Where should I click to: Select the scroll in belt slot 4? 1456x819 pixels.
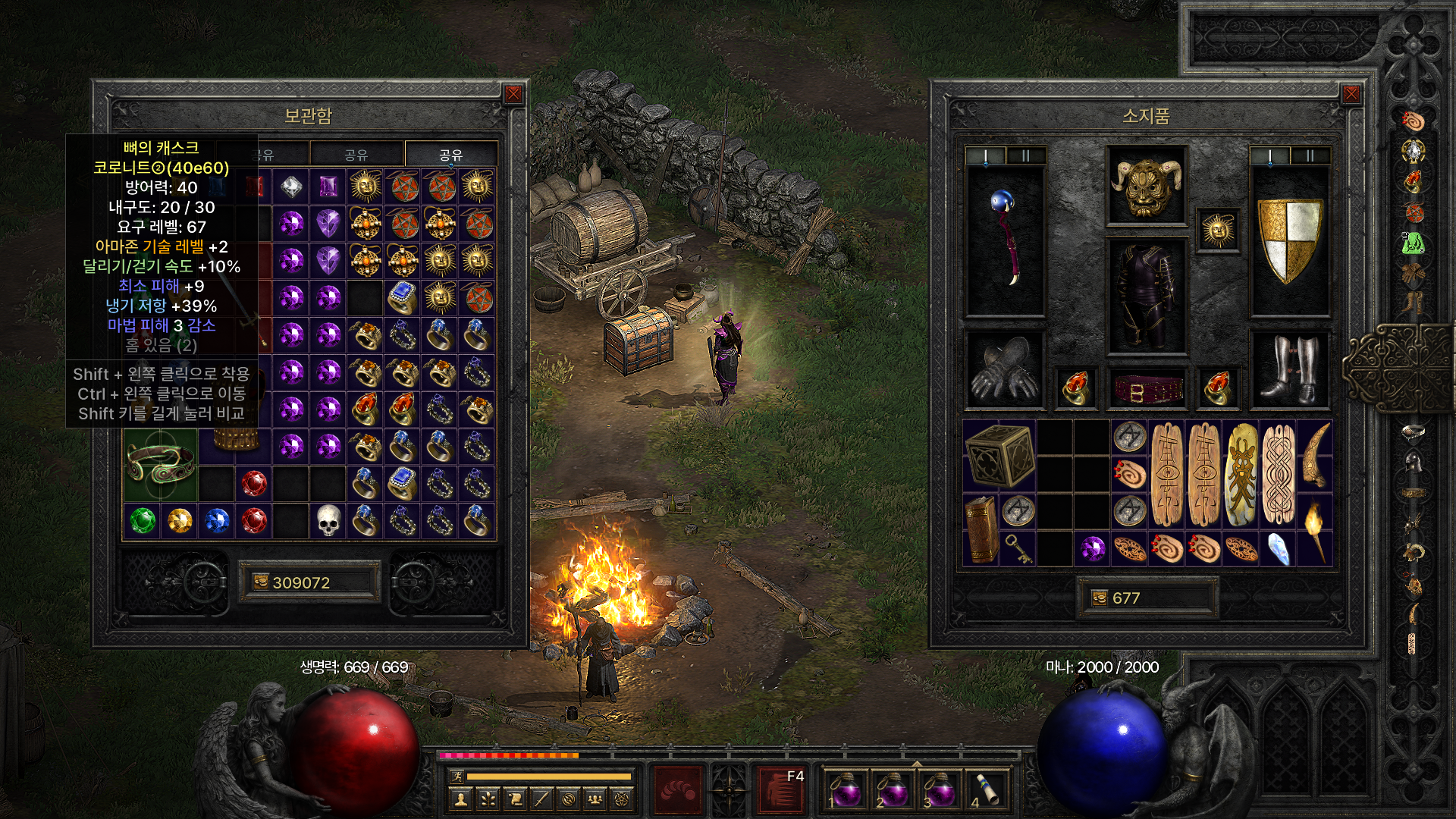[x=985, y=789]
